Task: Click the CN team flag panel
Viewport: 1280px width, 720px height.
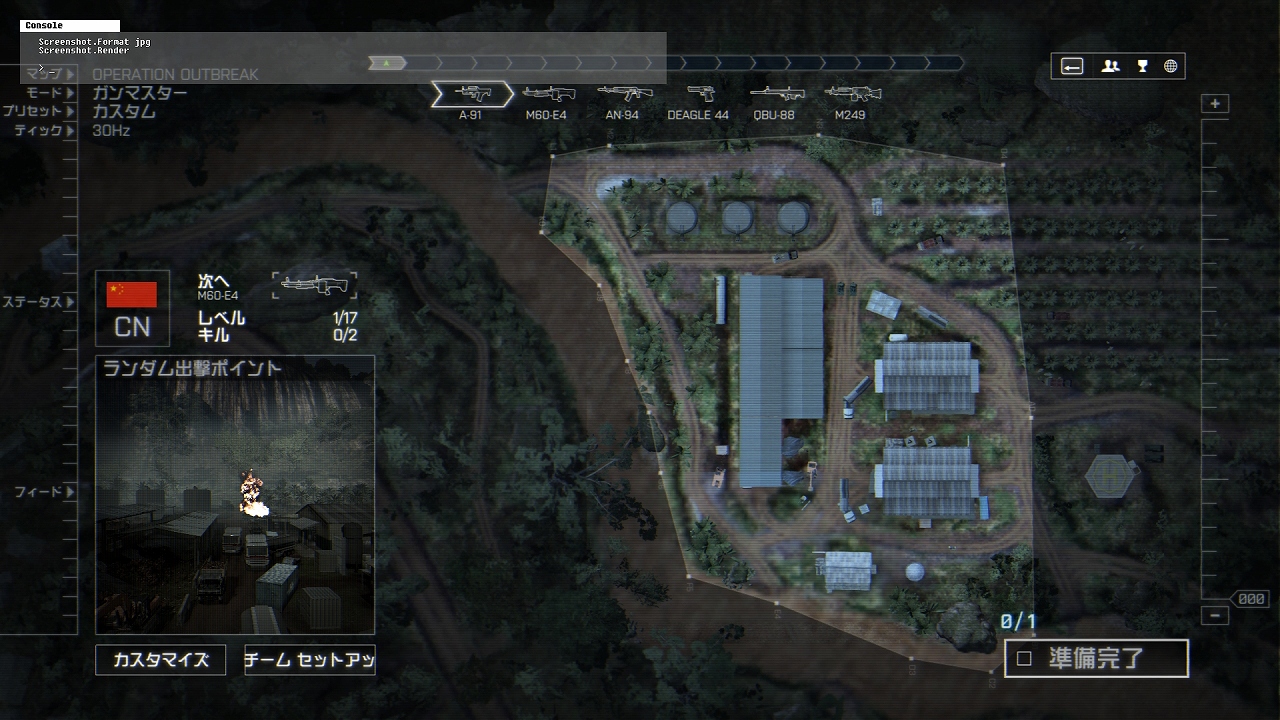Action: 132,308
